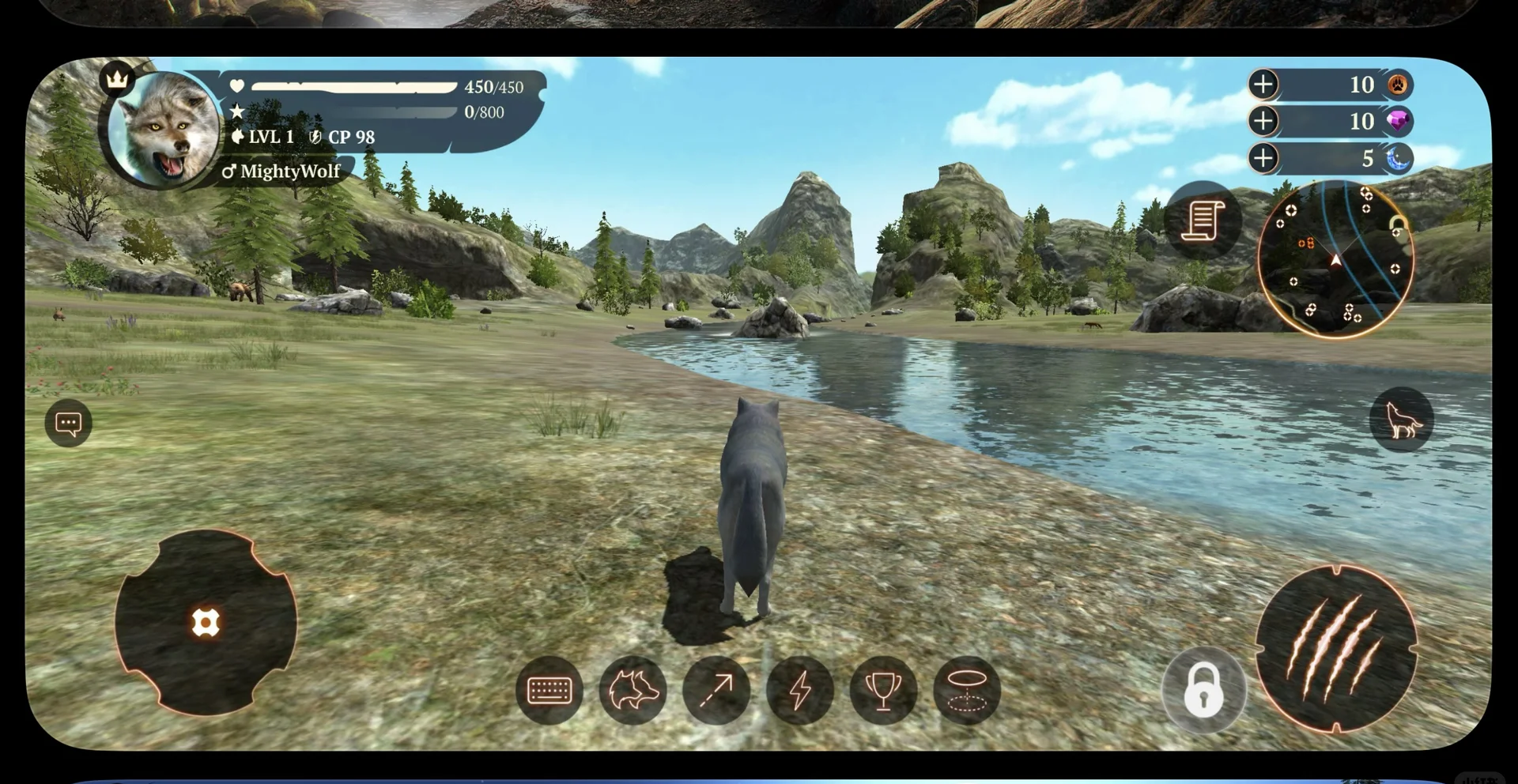
Task: Click the crown icon above the portrait
Action: pyautogui.click(x=117, y=79)
